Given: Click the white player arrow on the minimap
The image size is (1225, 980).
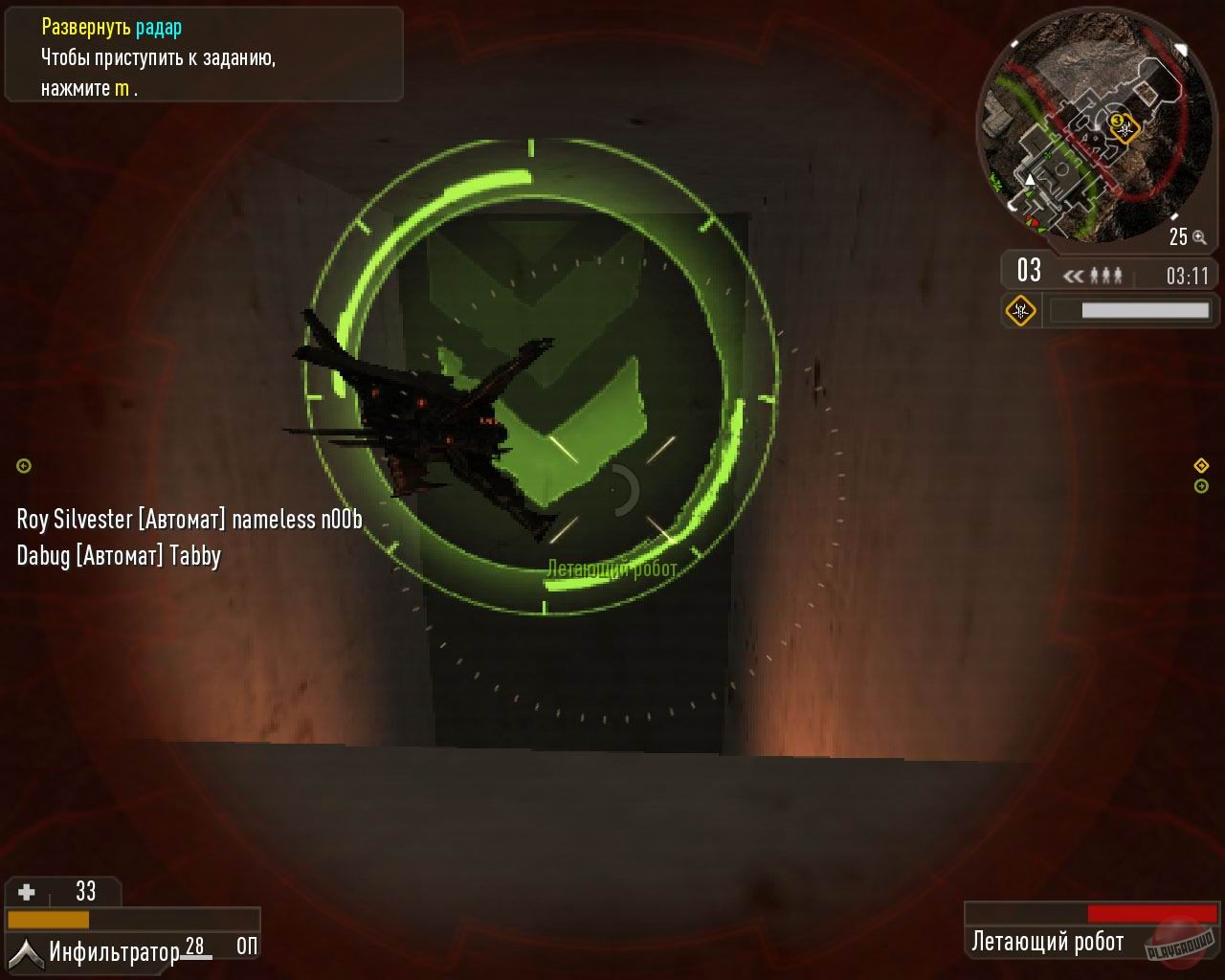Looking at the screenshot, I should [x=1029, y=178].
